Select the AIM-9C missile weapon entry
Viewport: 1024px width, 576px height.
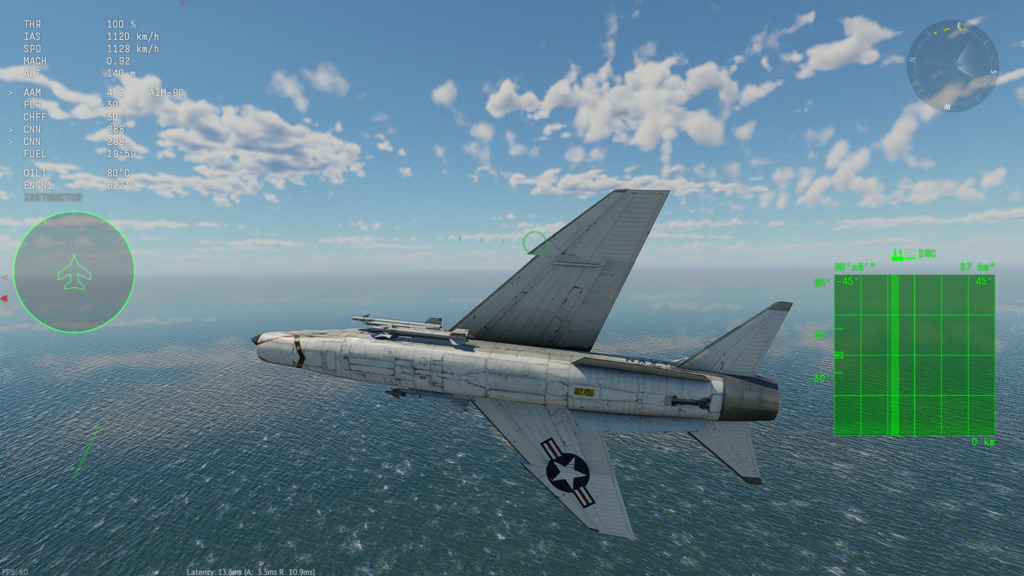pos(165,92)
